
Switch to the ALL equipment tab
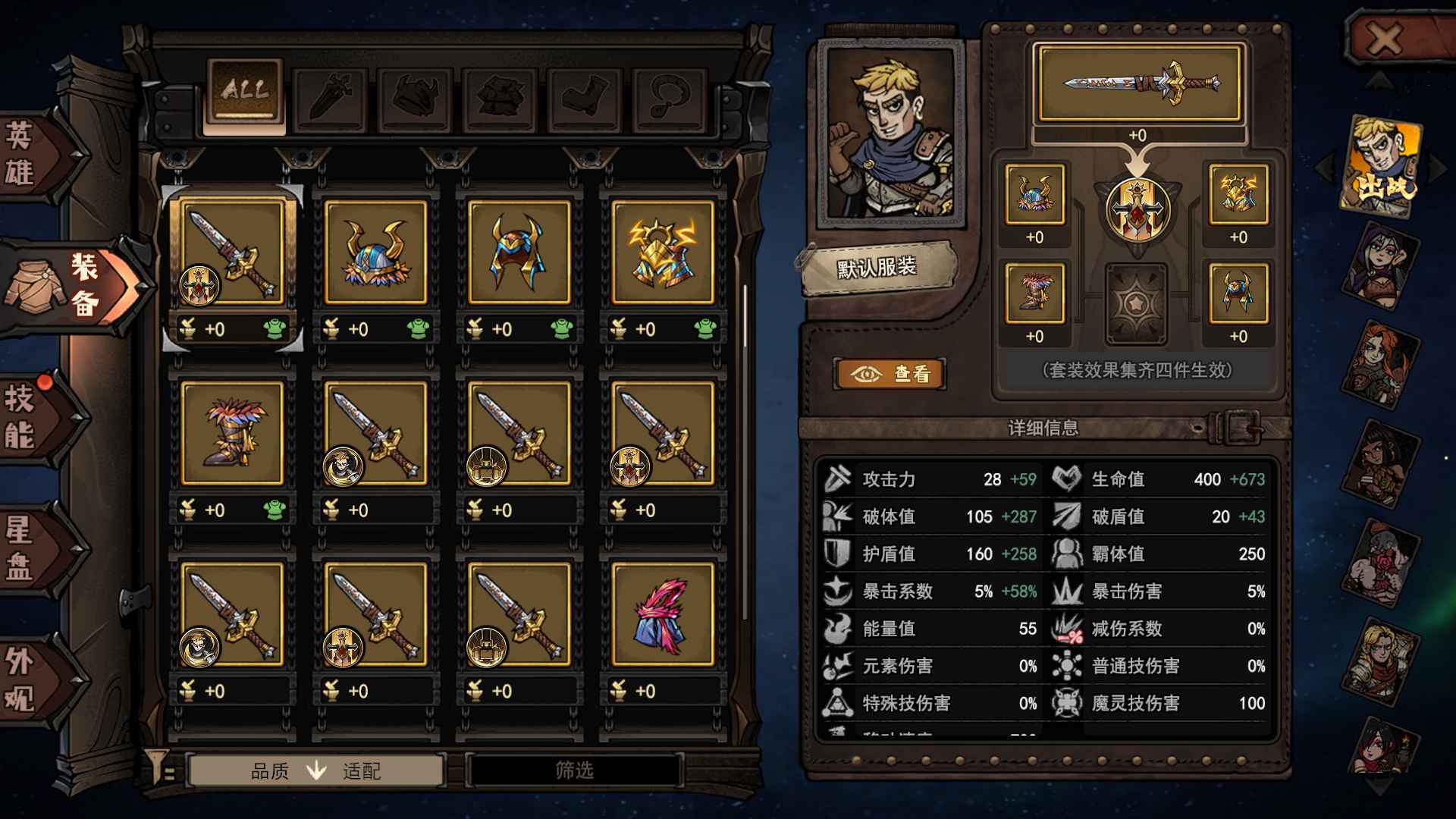pyautogui.click(x=243, y=91)
